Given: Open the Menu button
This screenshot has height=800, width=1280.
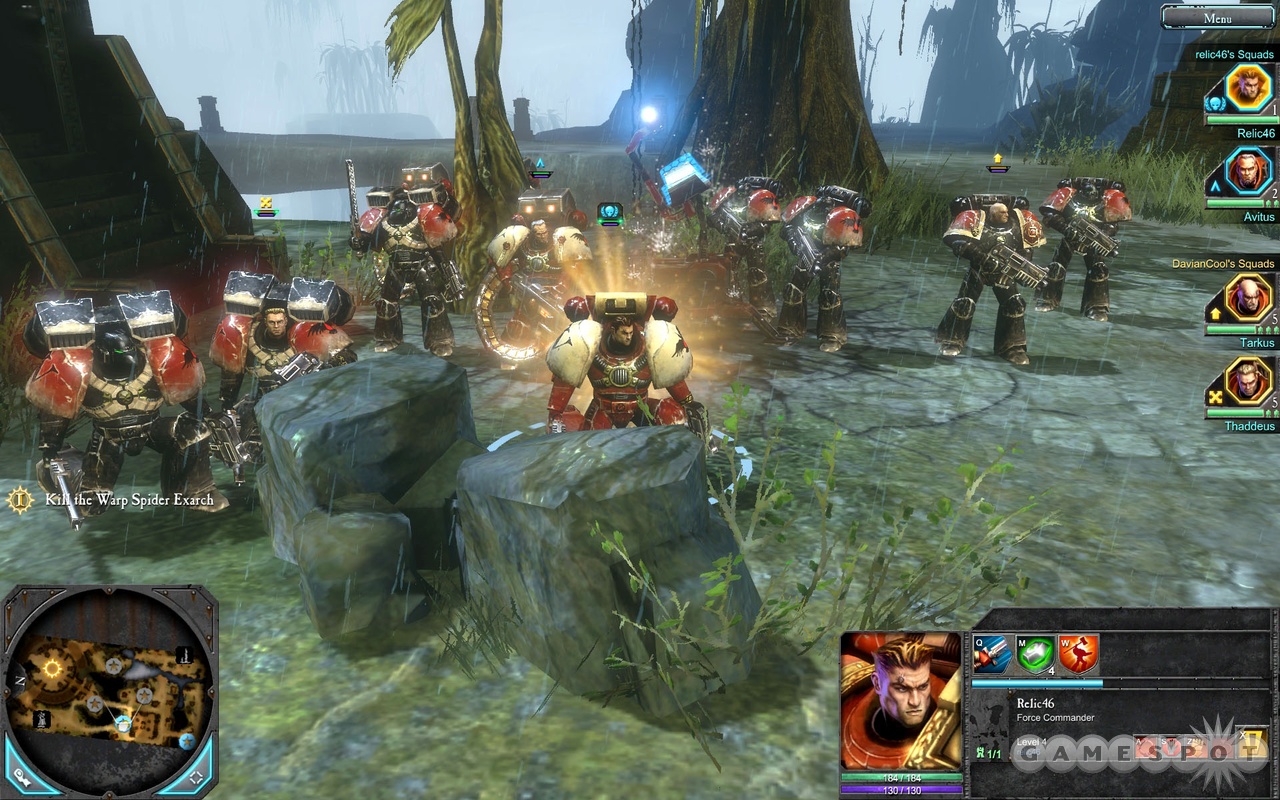Looking at the screenshot, I should pyautogui.click(x=1217, y=17).
